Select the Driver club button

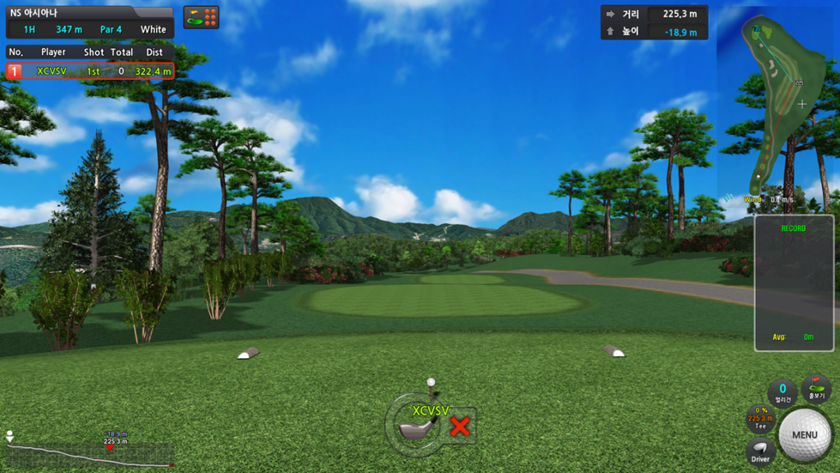(x=761, y=451)
